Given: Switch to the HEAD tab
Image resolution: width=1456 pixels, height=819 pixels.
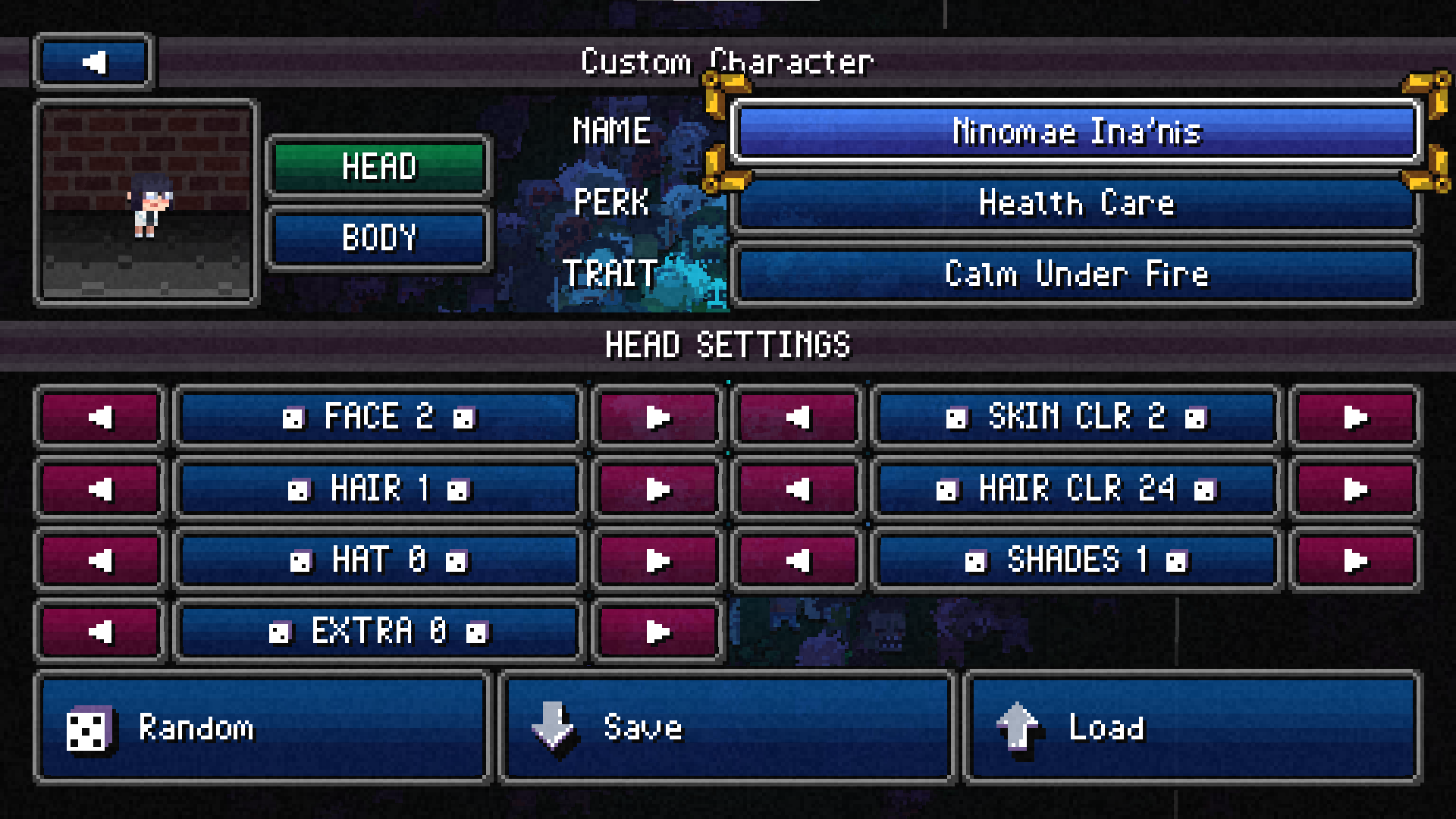Looking at the screenshot, I should coord(378,167).
